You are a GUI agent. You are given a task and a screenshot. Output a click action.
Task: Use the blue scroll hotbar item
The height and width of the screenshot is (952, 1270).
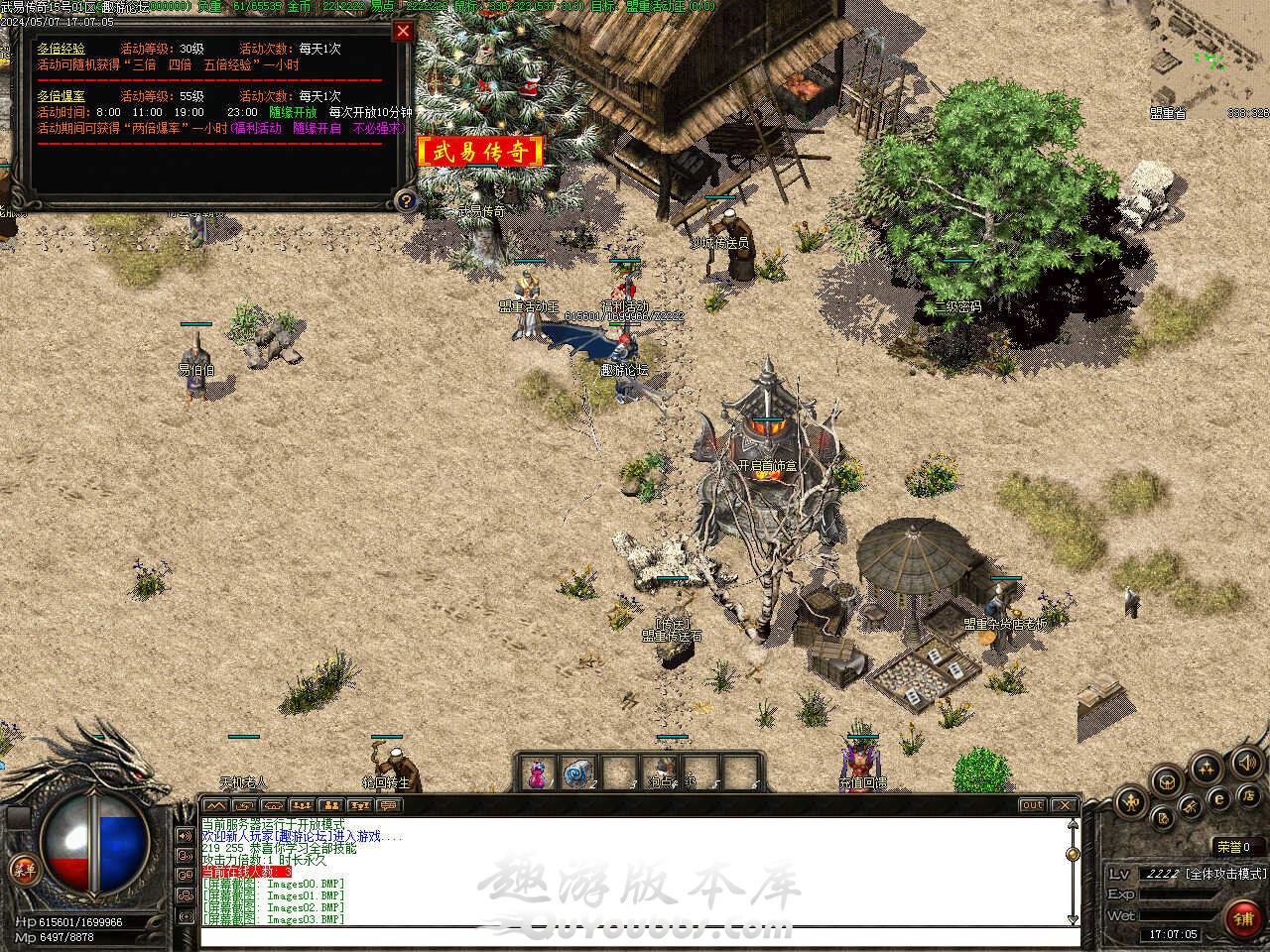coord(575,773)
